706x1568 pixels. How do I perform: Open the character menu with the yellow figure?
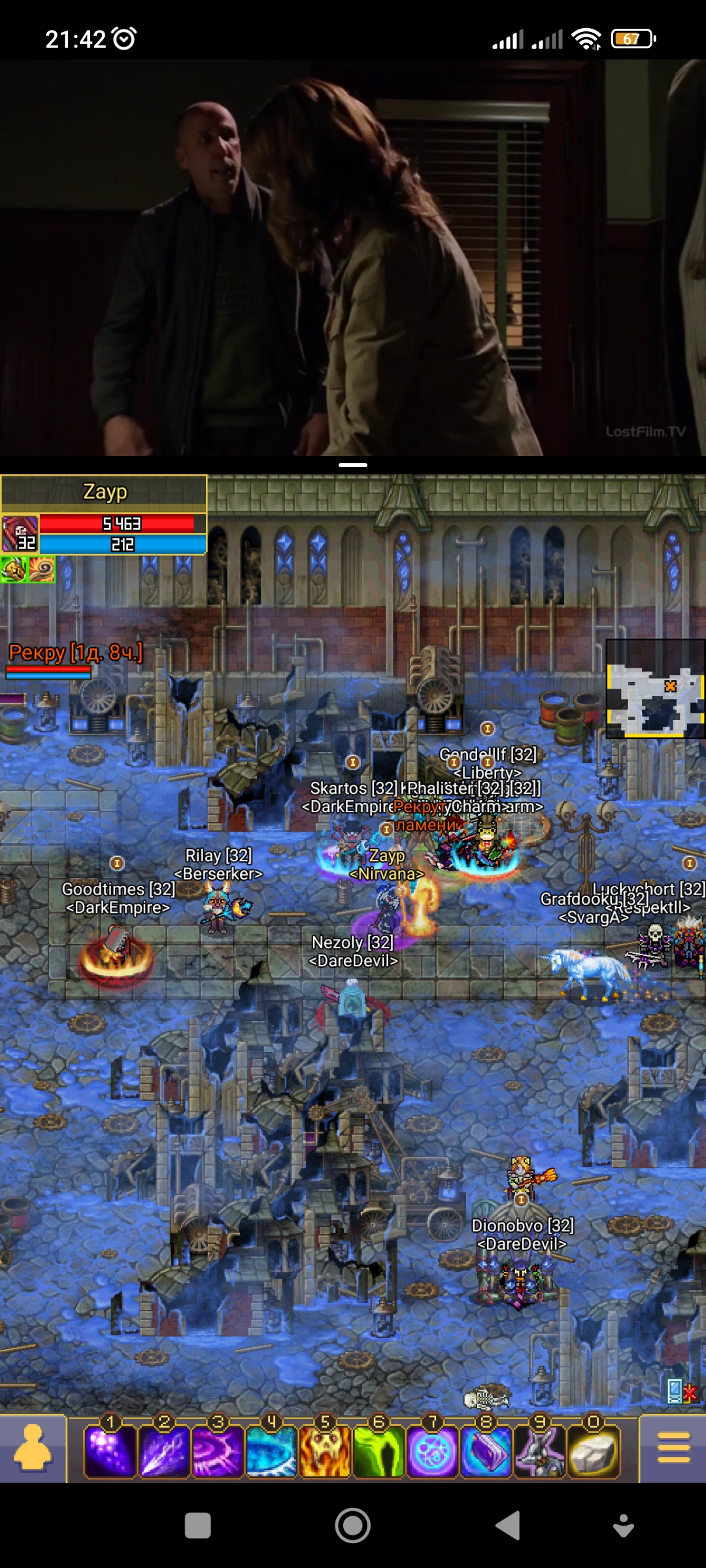click(x=33, y=1448)
